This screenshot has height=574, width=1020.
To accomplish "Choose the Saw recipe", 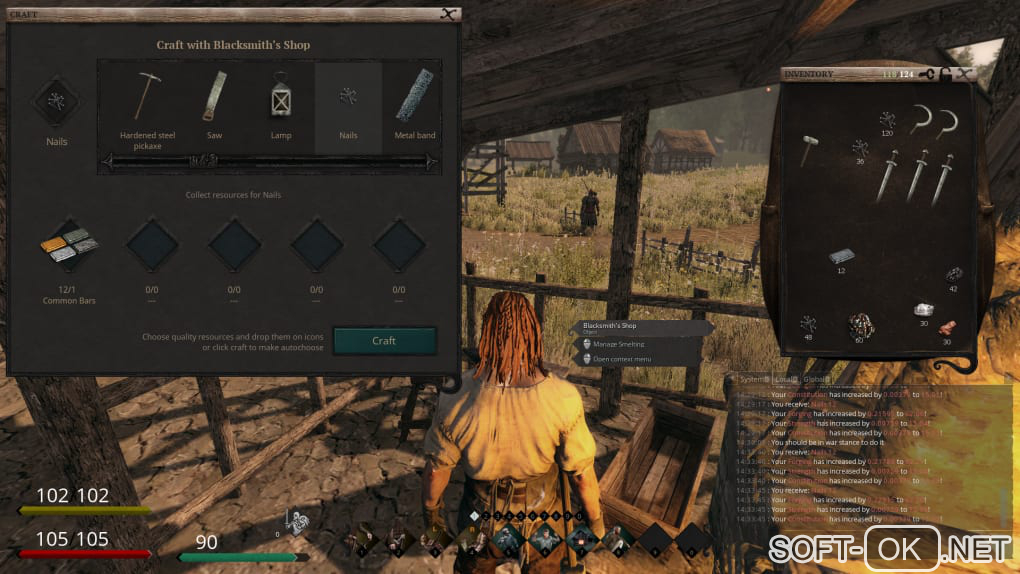I will coord(214,104).
